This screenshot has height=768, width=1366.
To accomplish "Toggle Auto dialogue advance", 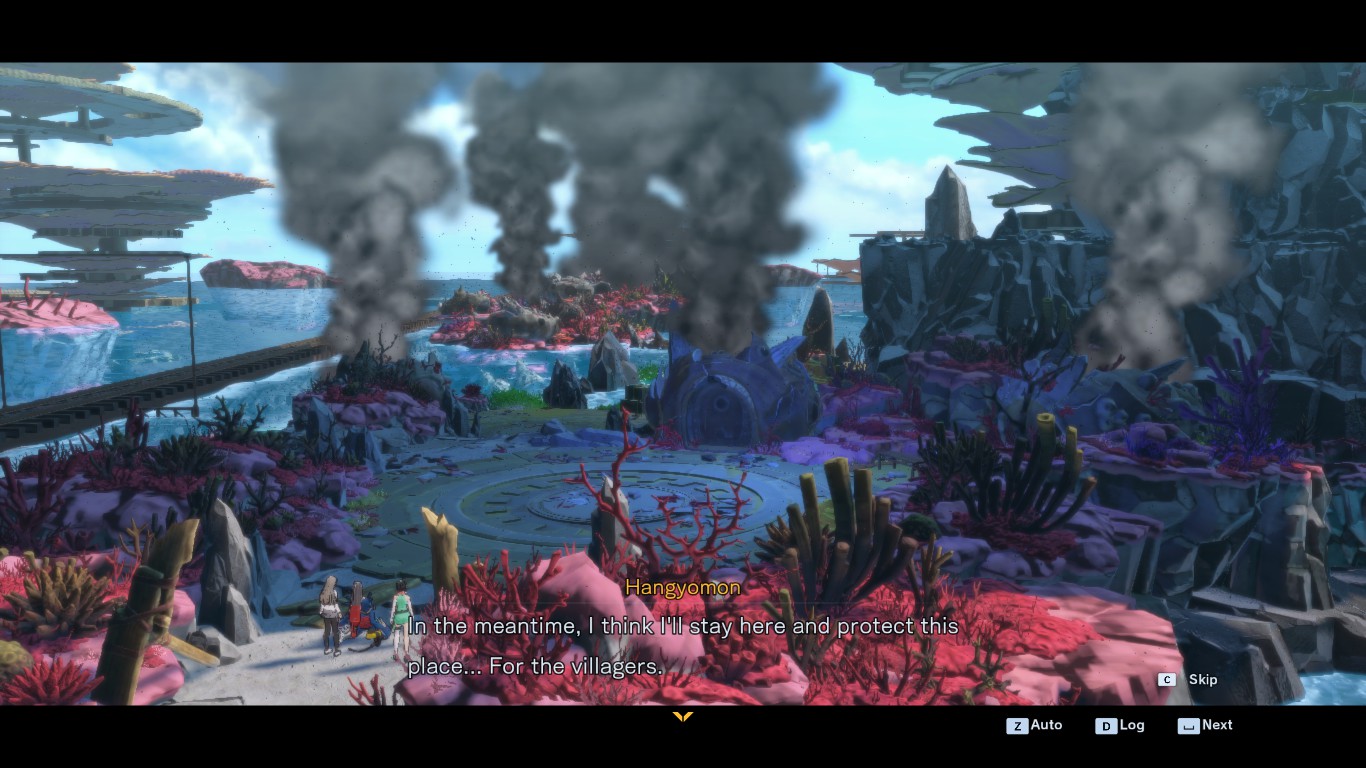I will 1035,725.
